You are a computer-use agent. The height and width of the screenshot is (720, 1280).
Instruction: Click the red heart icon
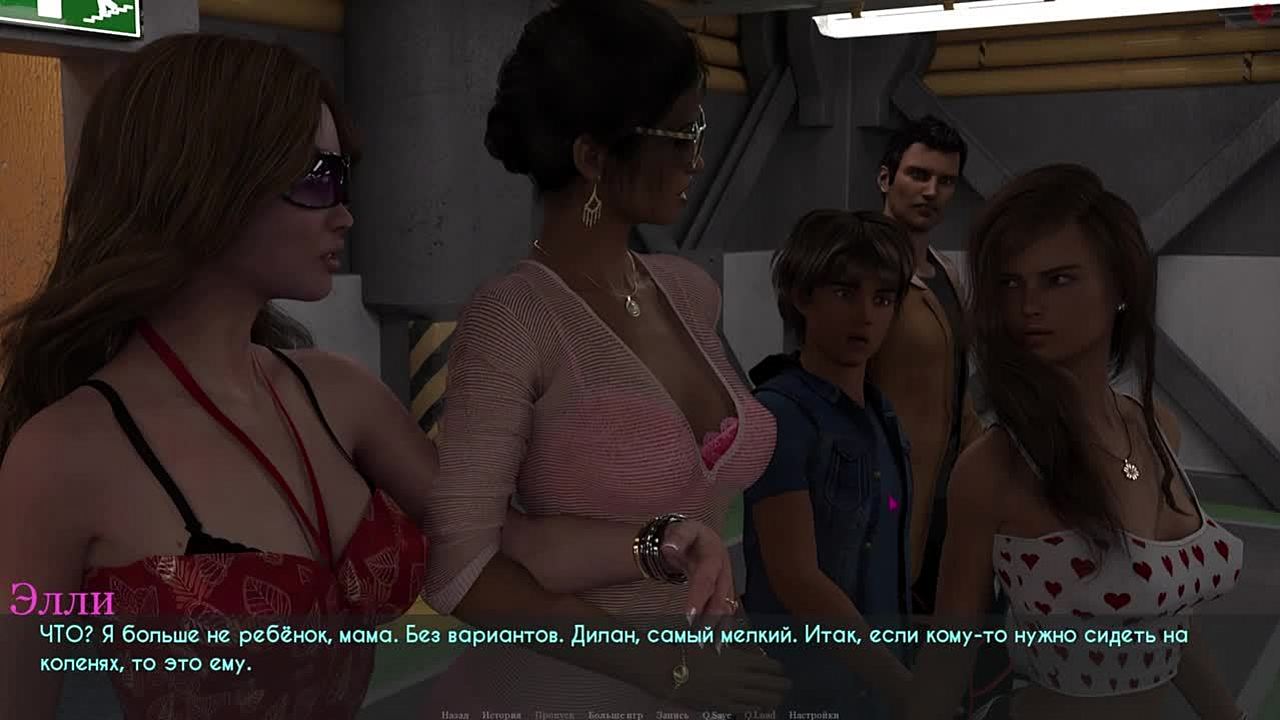pos(1262,13)
